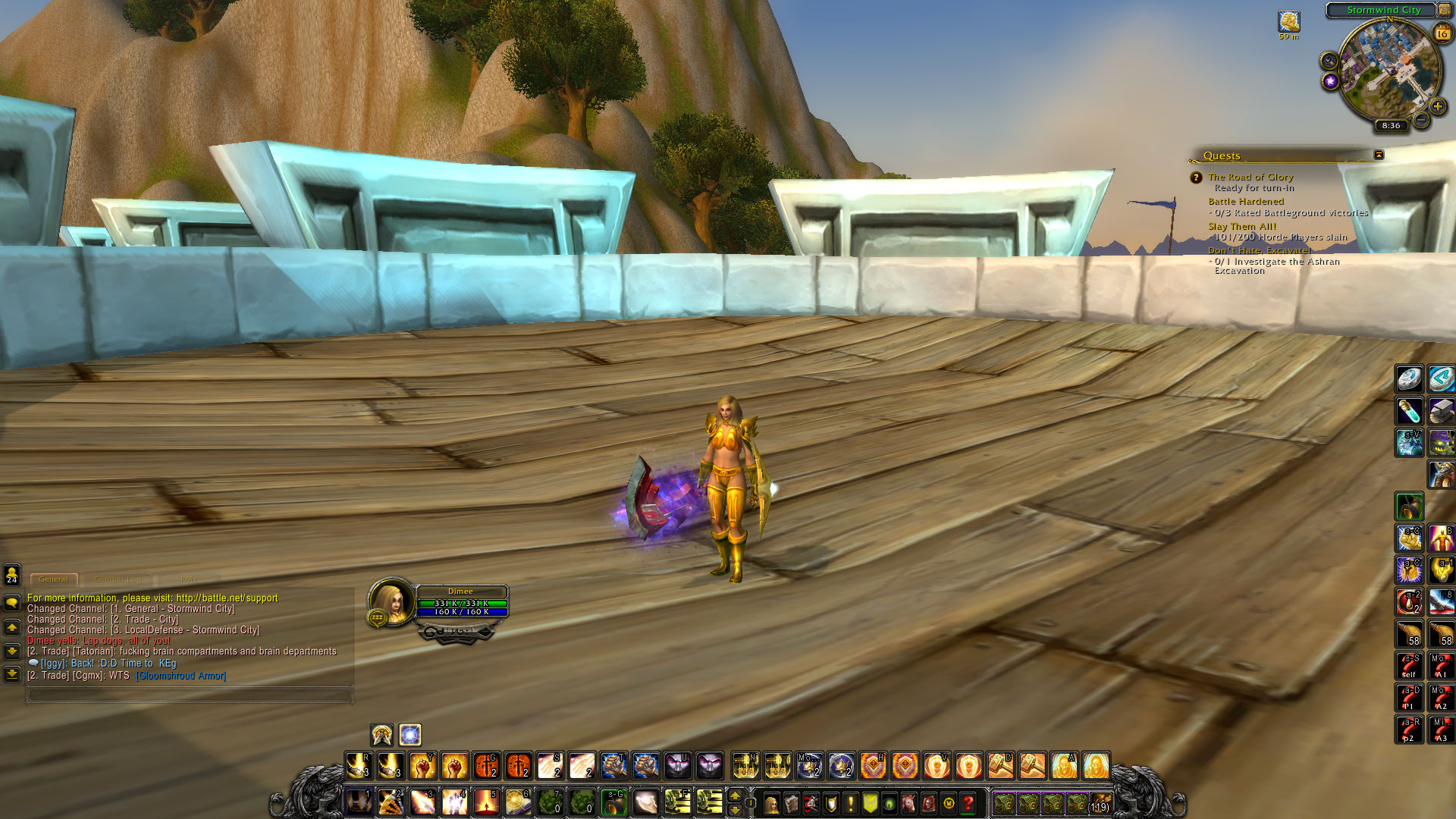Open the character info micro button
The height and width of the screenshot is (819, 1456).
(x=772, y=803)
